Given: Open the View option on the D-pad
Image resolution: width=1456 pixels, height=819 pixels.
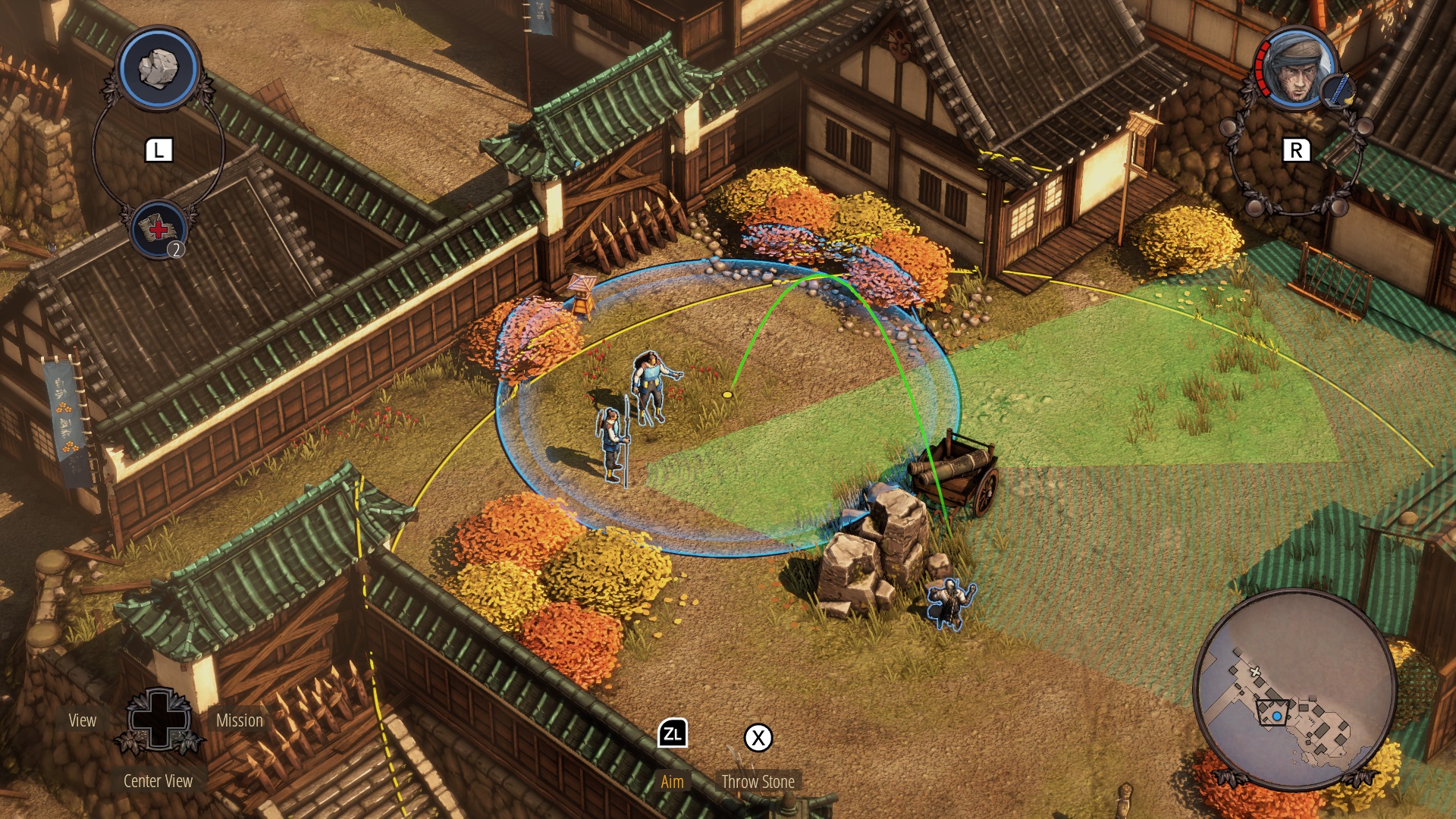Looking at the screenshot, I should pyautogui.click(x=83, y=721).
